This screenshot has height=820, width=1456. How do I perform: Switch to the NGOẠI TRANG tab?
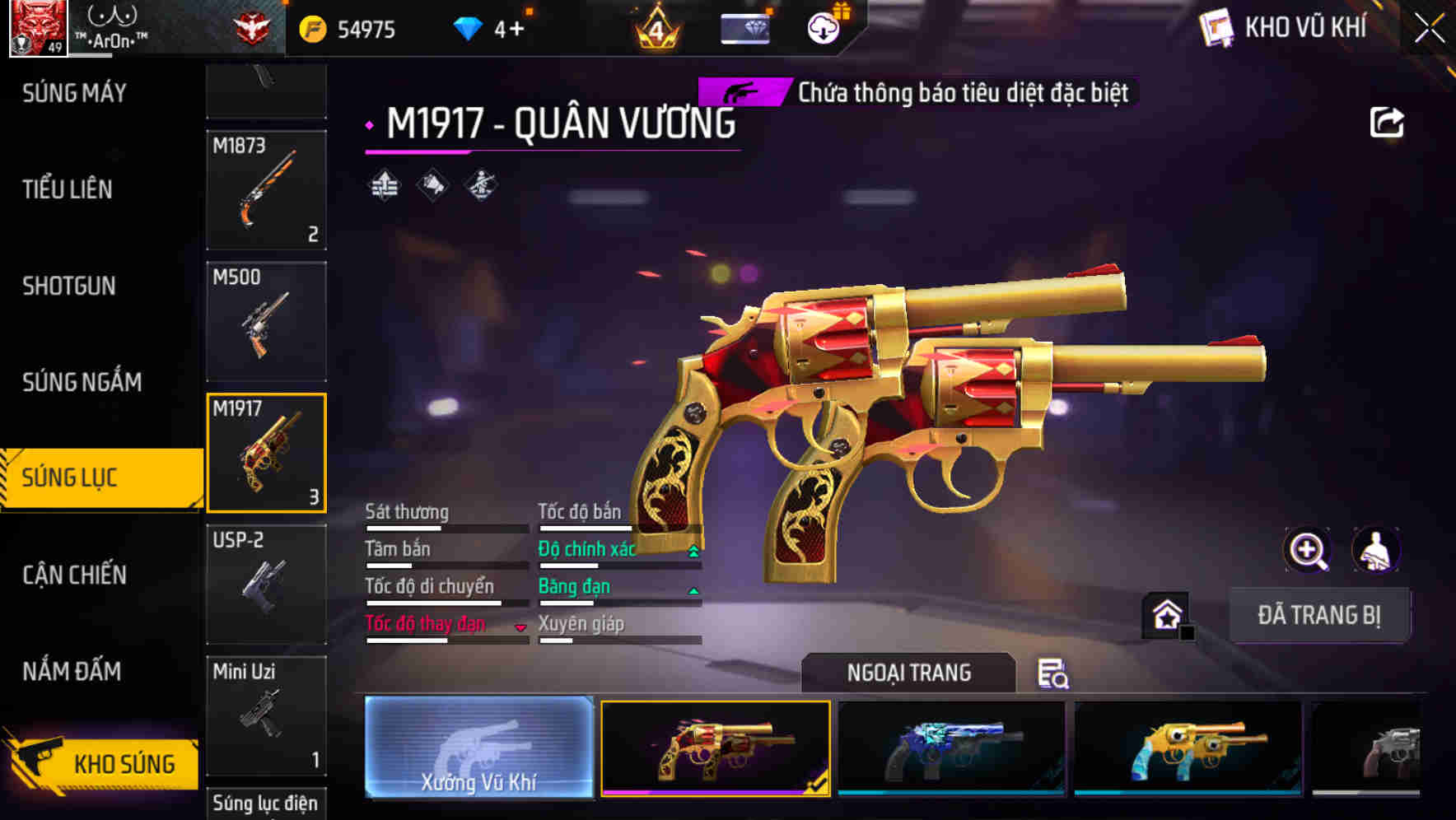coord(908,673)
